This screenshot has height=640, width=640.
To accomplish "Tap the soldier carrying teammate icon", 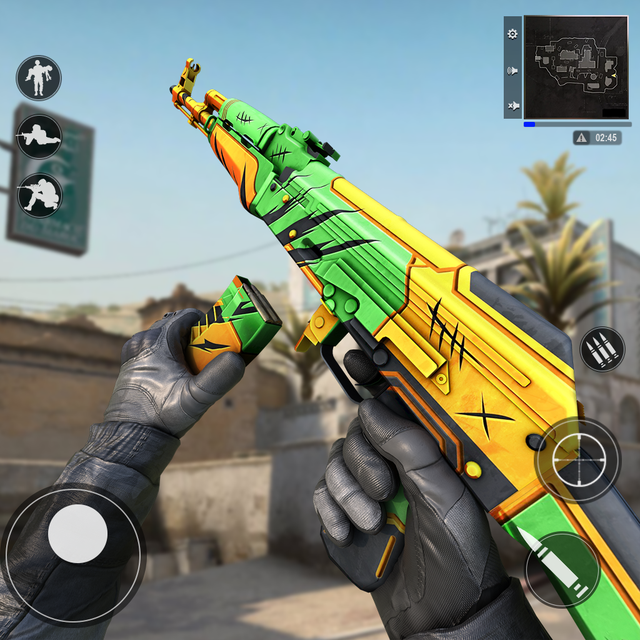I will pos(39,78).
